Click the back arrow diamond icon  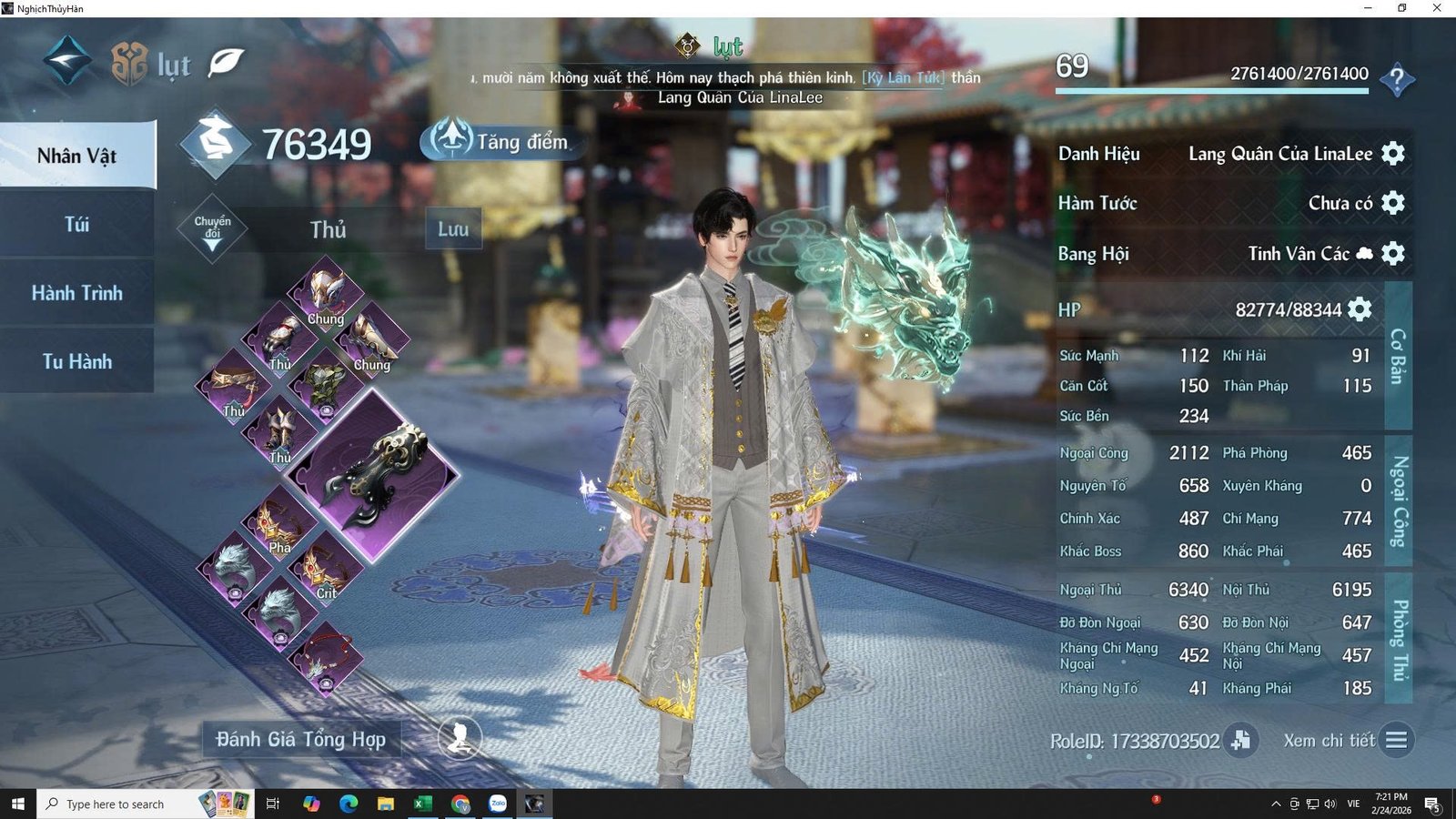[x=67, y=60]
